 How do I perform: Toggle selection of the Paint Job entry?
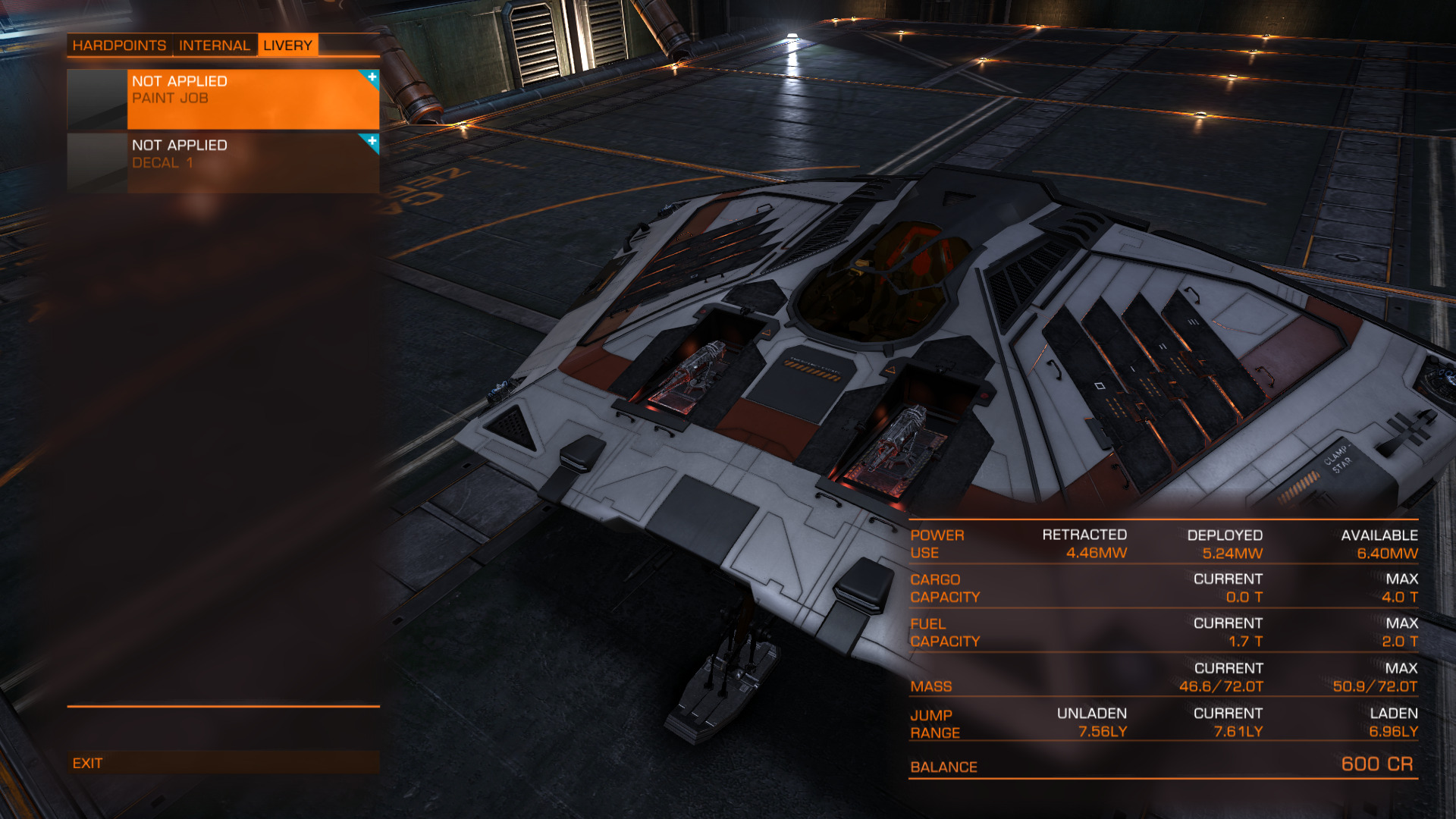(250, 99)
